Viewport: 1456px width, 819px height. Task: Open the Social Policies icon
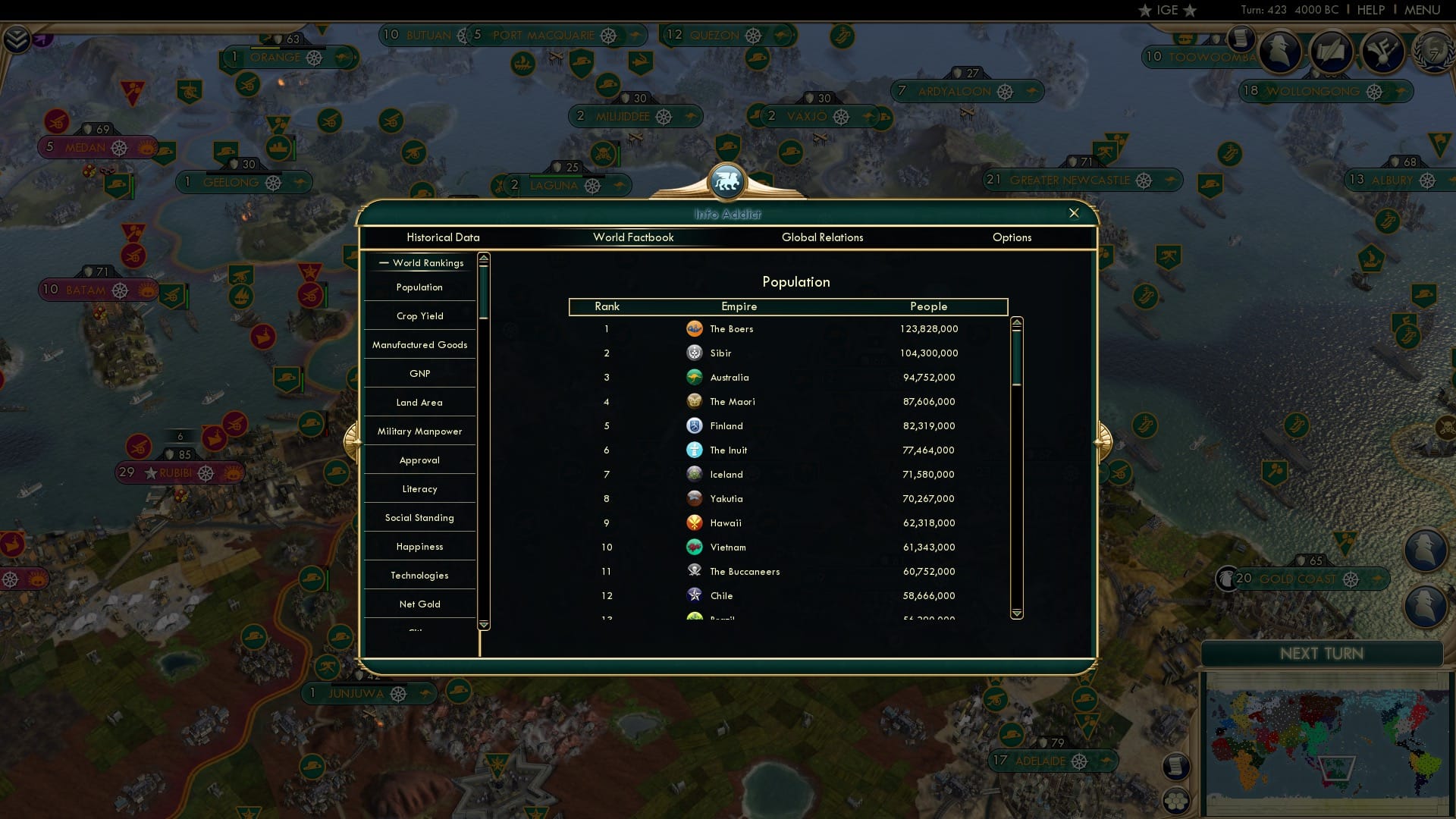(1383, 53)
